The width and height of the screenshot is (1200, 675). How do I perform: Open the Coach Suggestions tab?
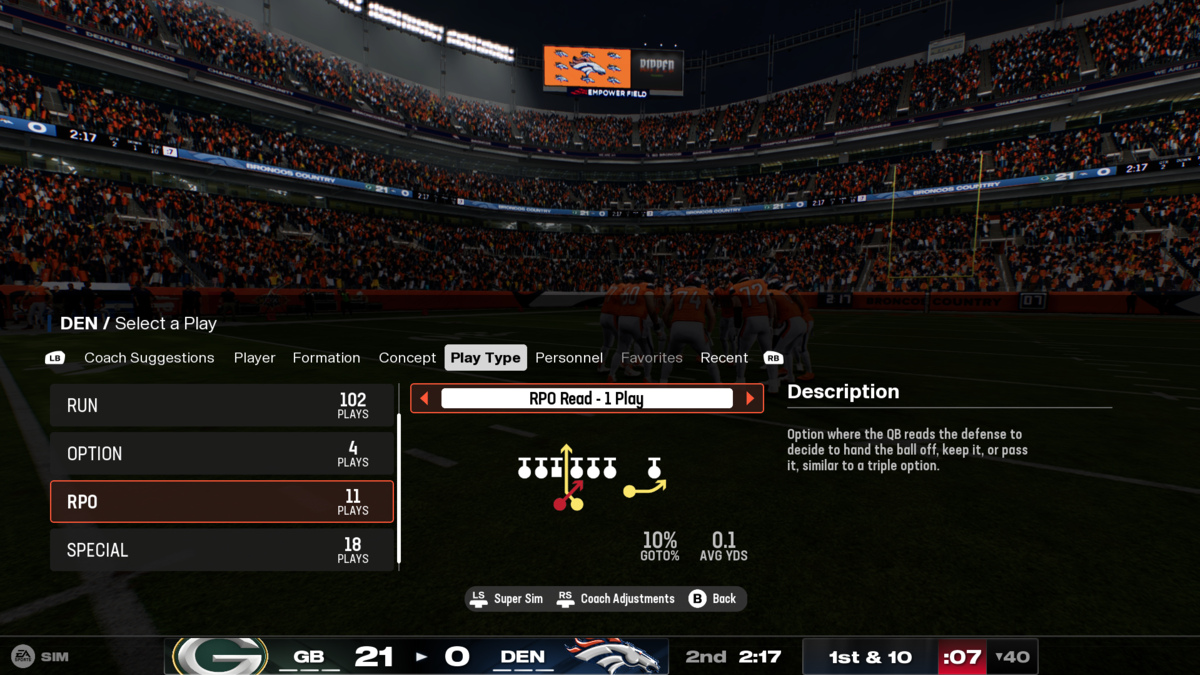pos(149,358)
